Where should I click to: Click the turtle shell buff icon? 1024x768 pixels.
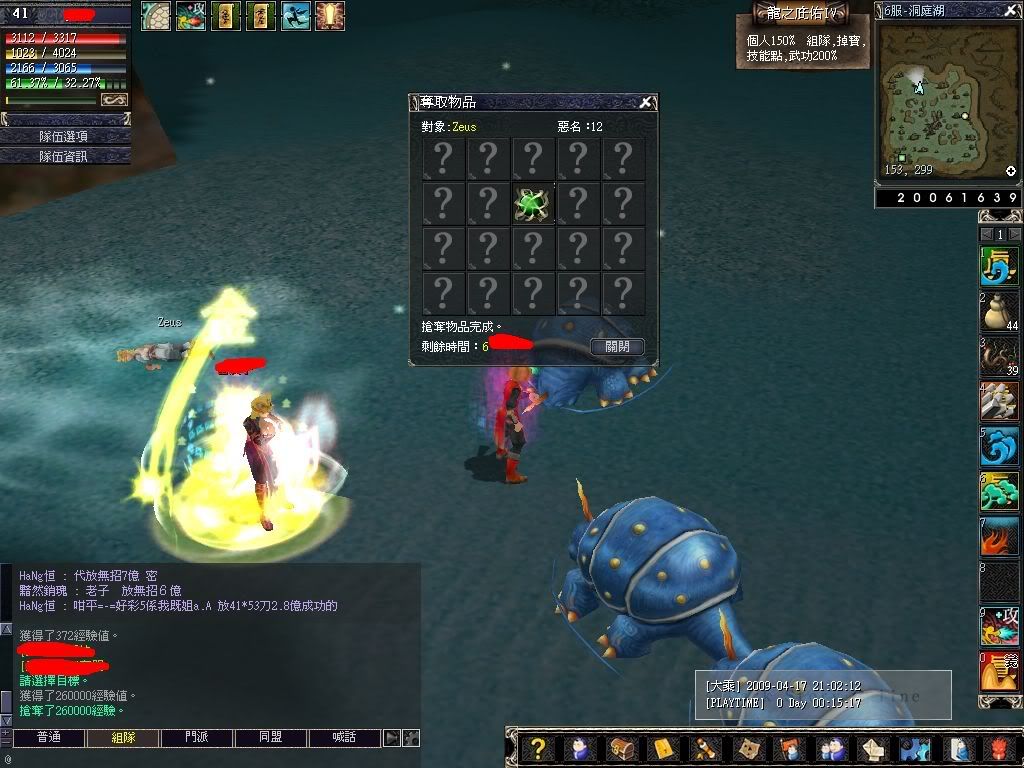155,15
